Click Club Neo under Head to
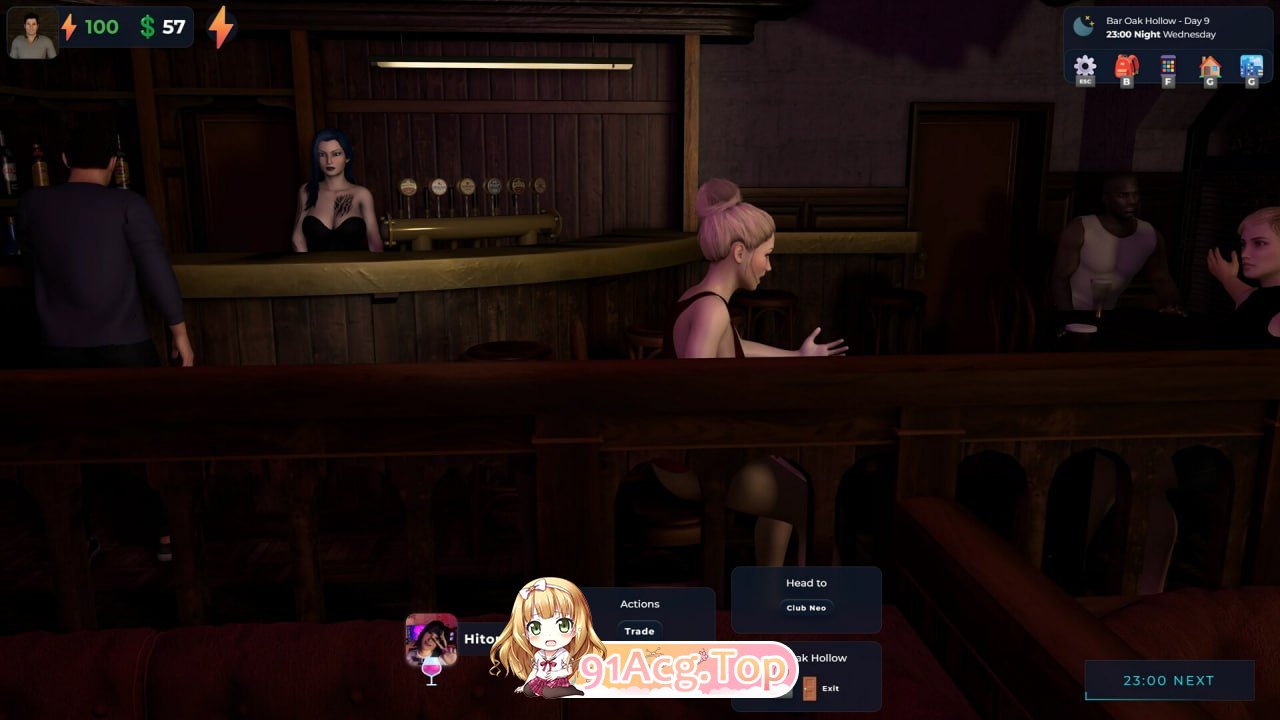Viewport: 1280px width, 720px height. pyautogui.click(x=806, y=607)
